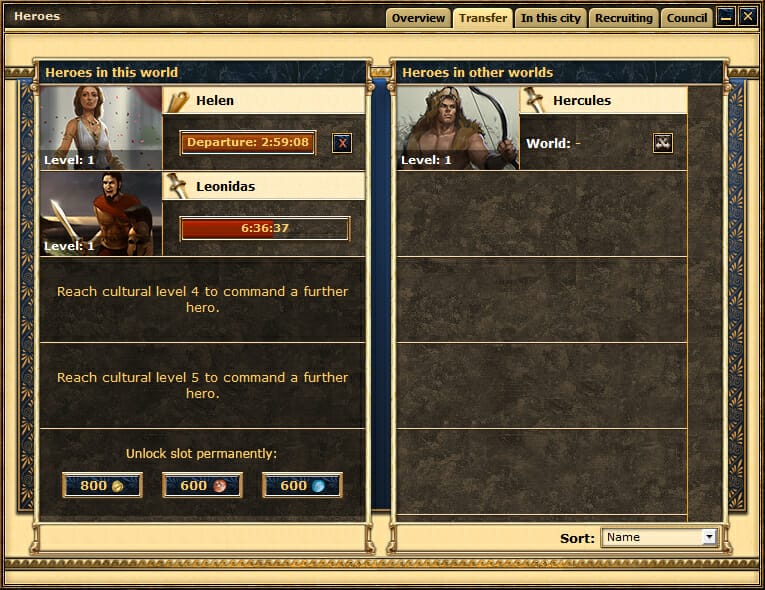Unlock slot for 800 gold coins

(x=102, y=485)
